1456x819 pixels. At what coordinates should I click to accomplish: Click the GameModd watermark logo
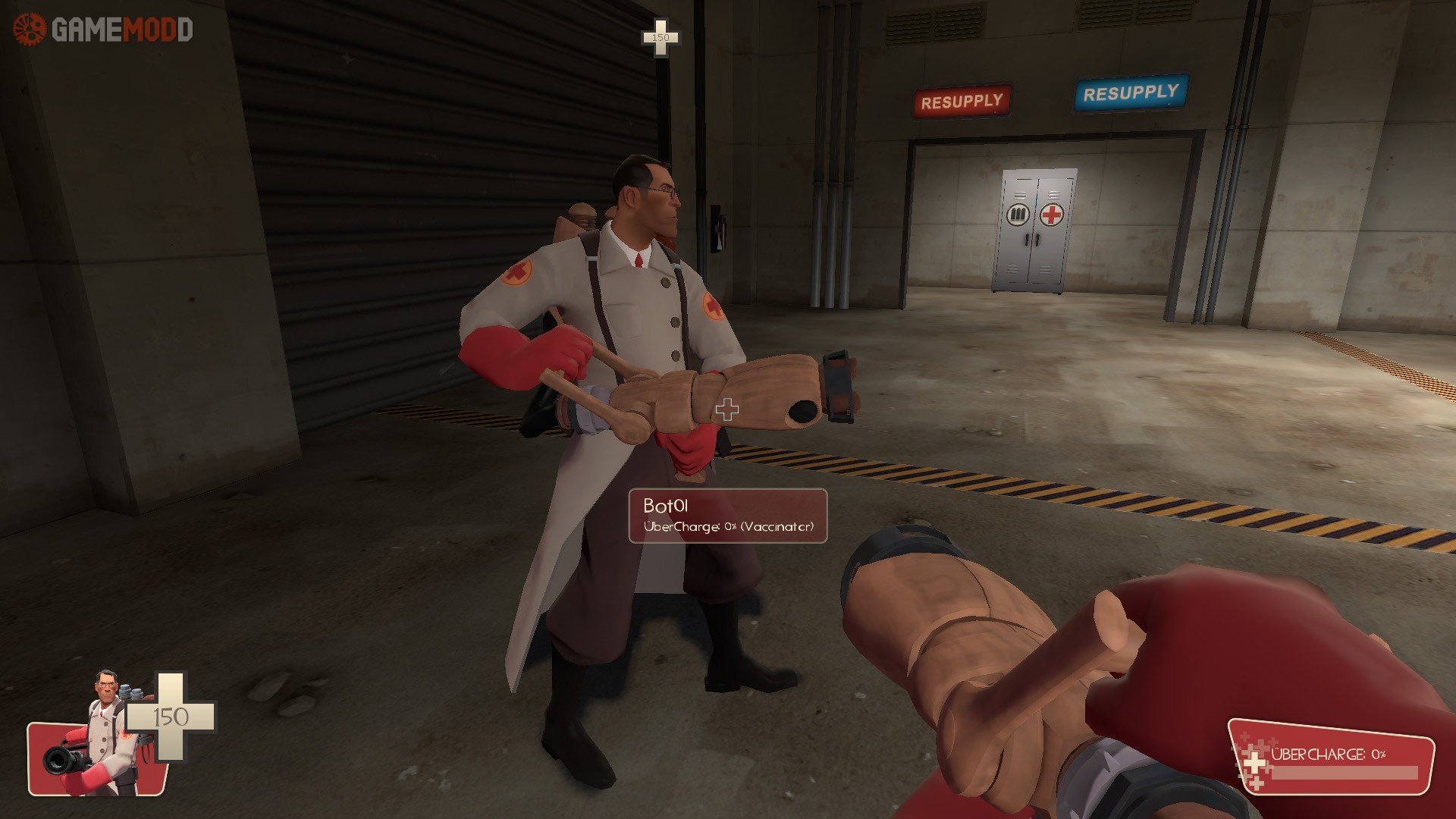103,30
